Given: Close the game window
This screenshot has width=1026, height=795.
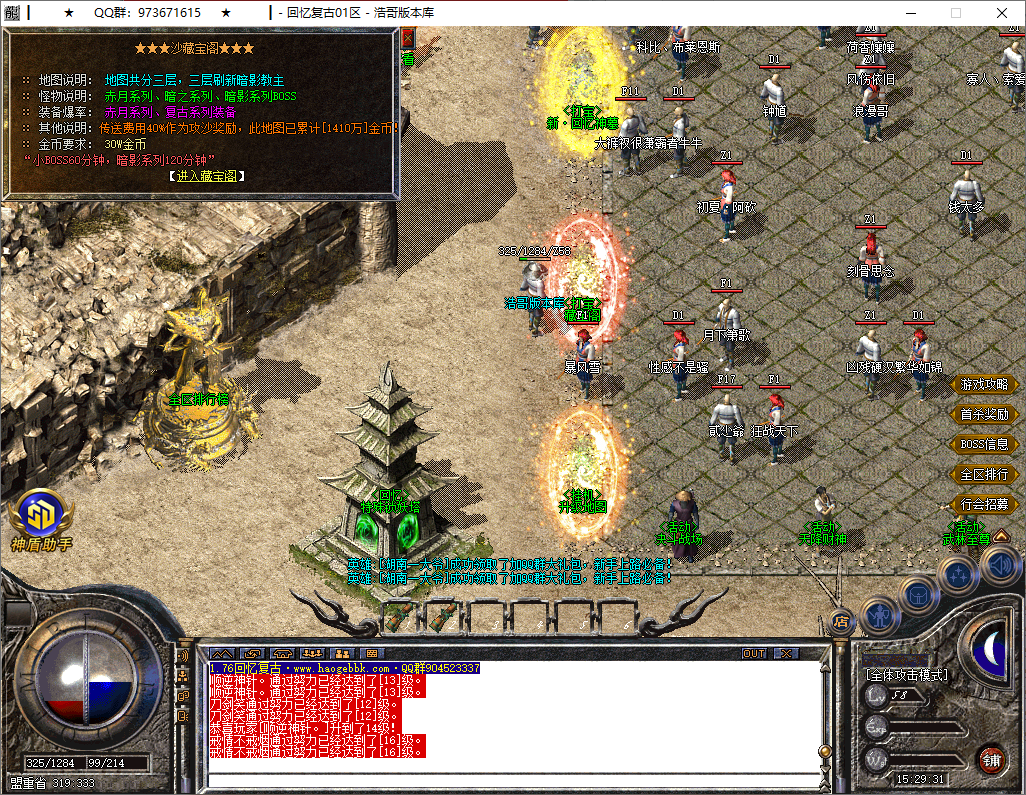Looking at the screenshot, I should (1002, 13).
